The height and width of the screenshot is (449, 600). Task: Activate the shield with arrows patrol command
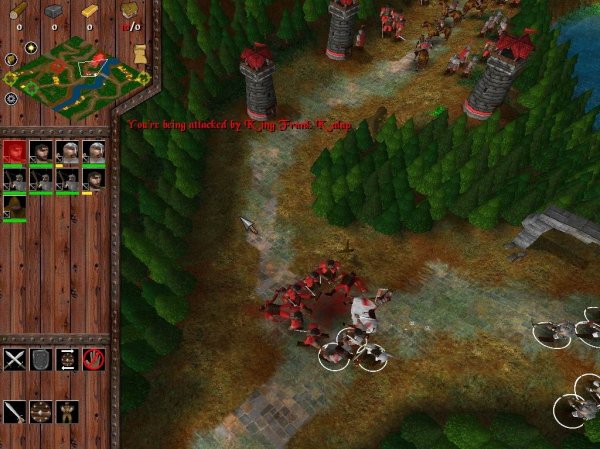tap(68, 359)
